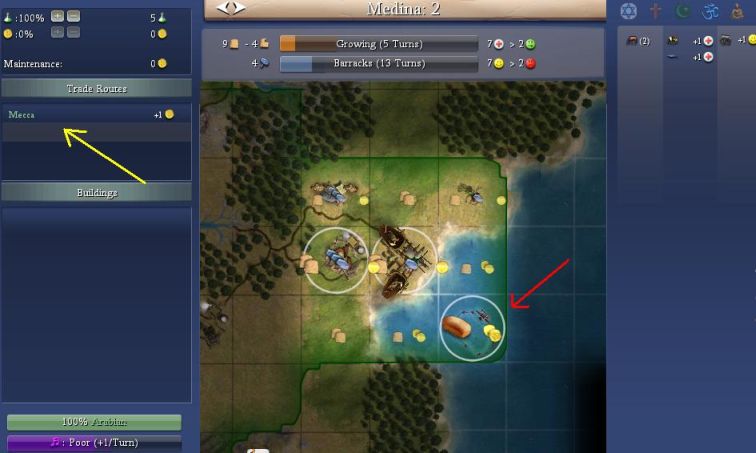The image size is (756, 453).
Task: Click the Medina city center tile
Action: point(403,262)
